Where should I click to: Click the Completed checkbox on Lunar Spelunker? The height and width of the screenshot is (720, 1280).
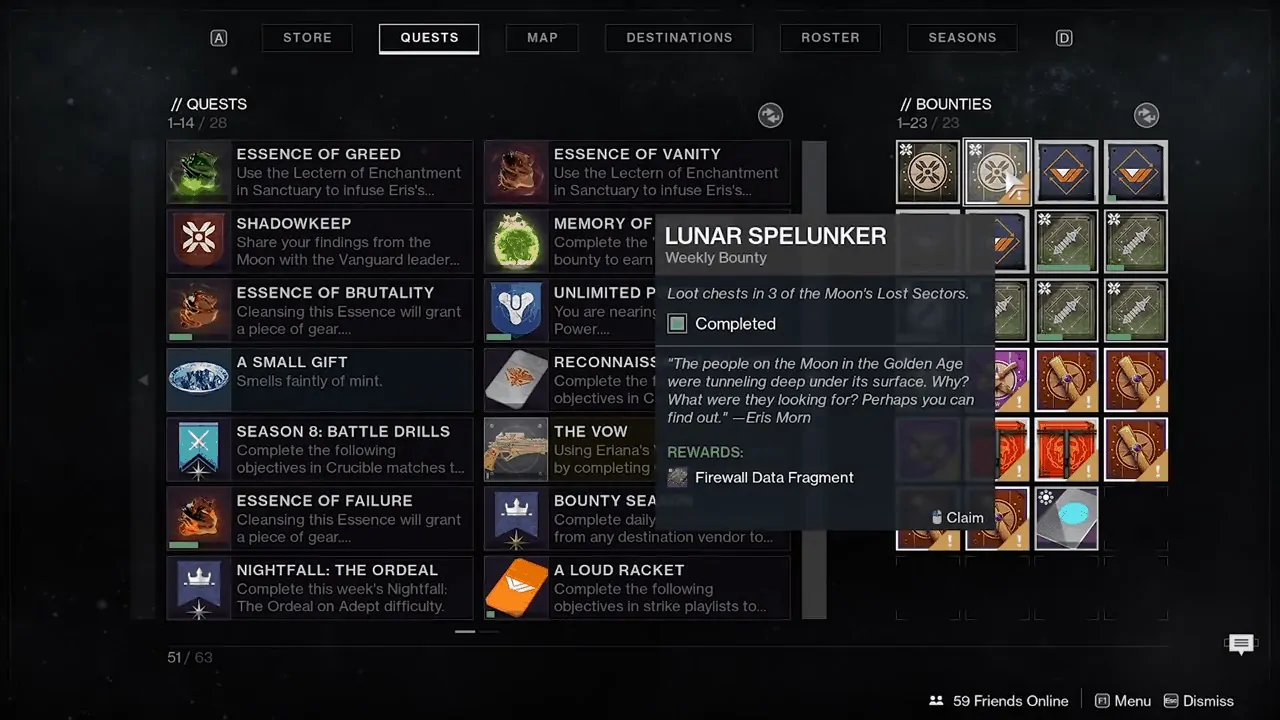pyautogui.click(x=677, y=323)
